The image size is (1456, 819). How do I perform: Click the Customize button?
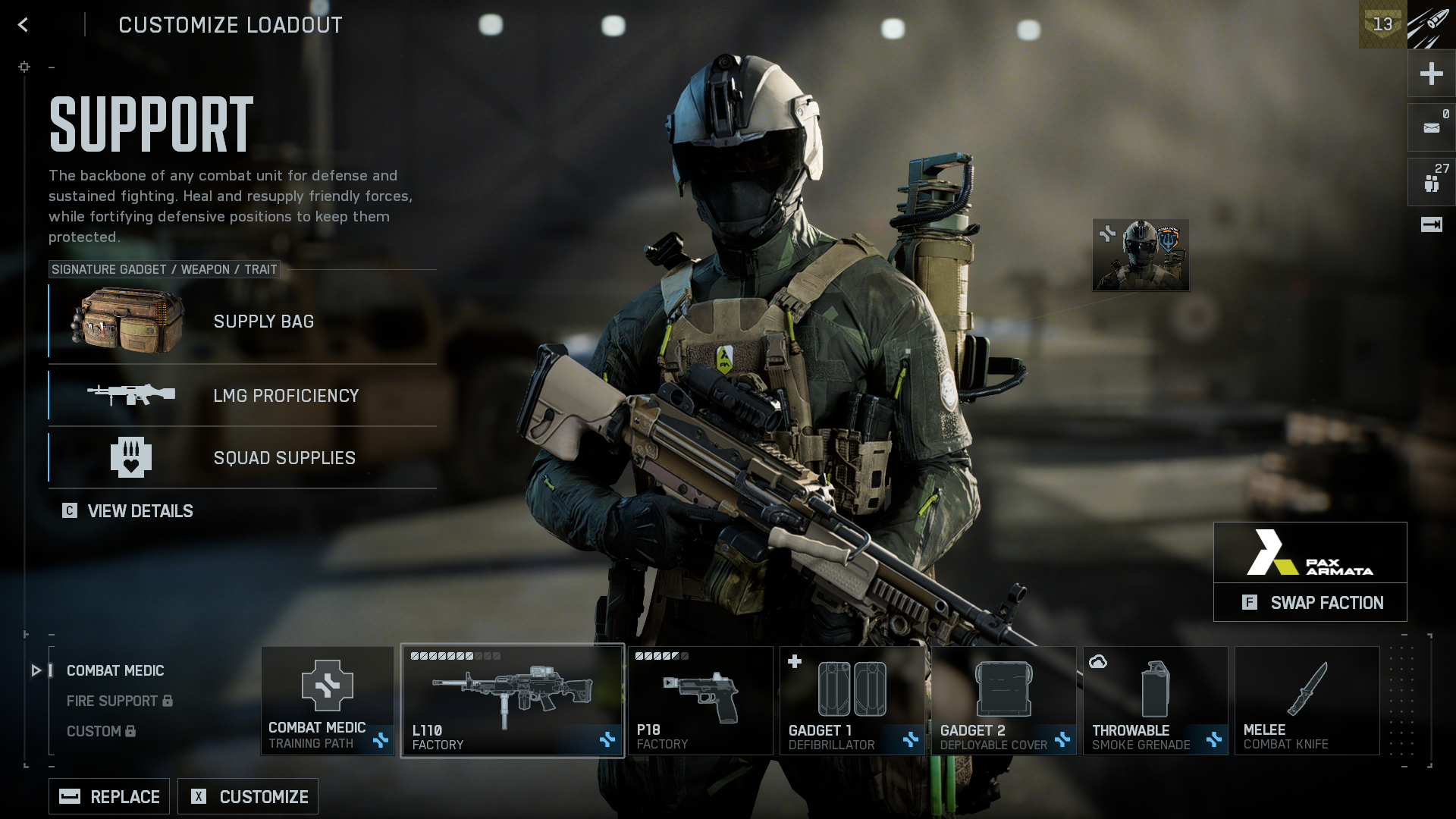pos(248,797)
